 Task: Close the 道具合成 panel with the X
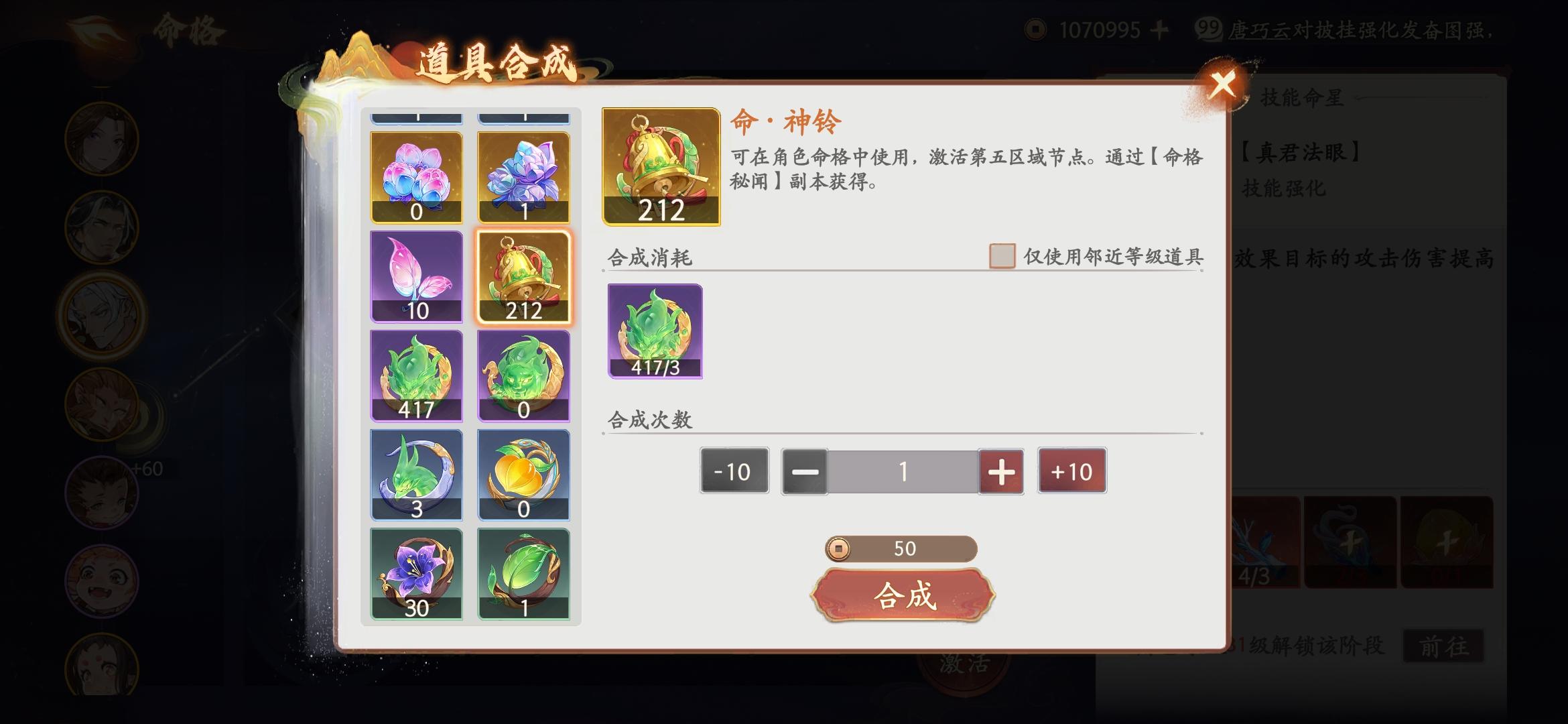click(1222, 85)
